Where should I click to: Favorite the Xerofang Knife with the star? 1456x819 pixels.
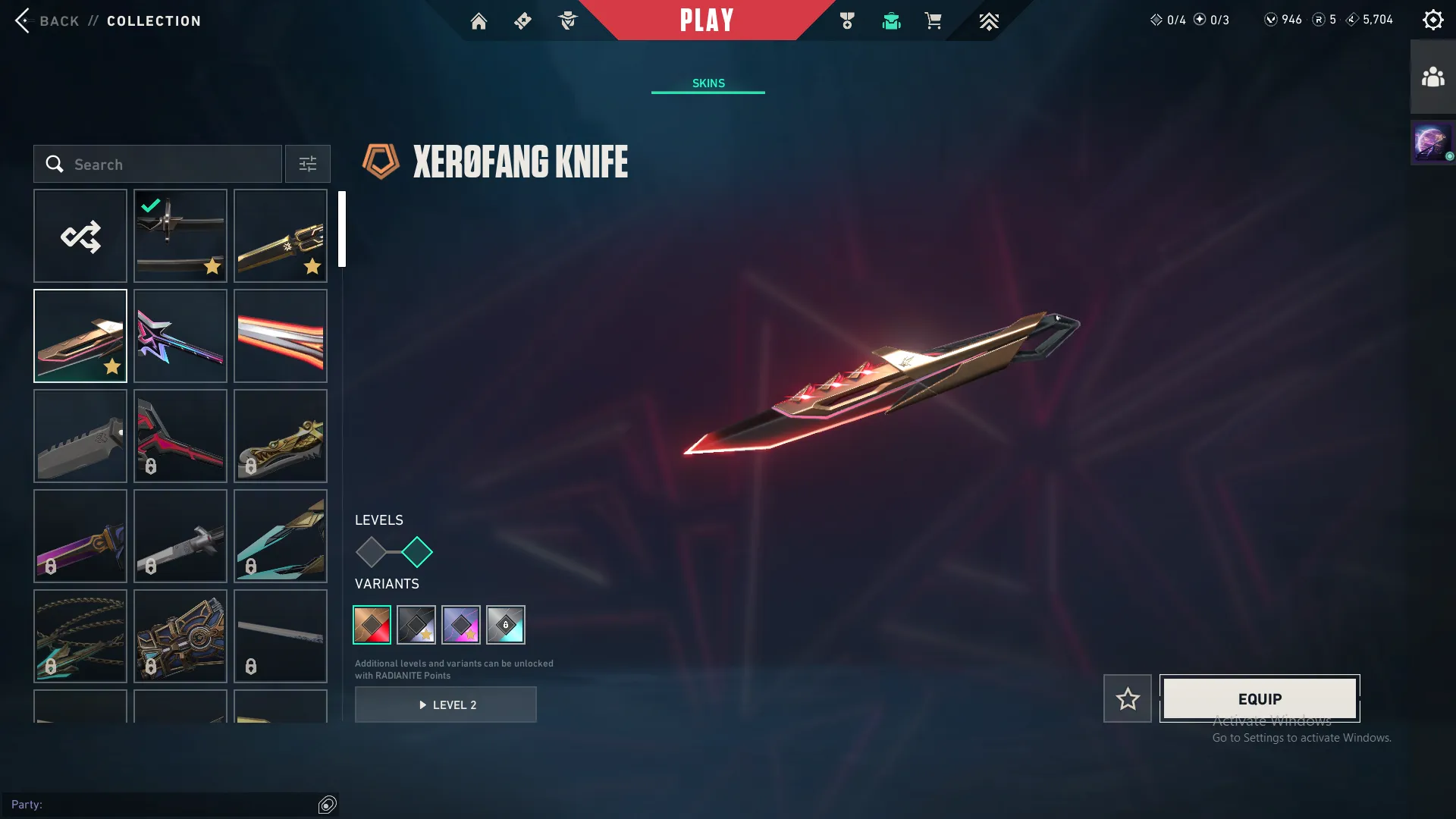point(1128,698)
